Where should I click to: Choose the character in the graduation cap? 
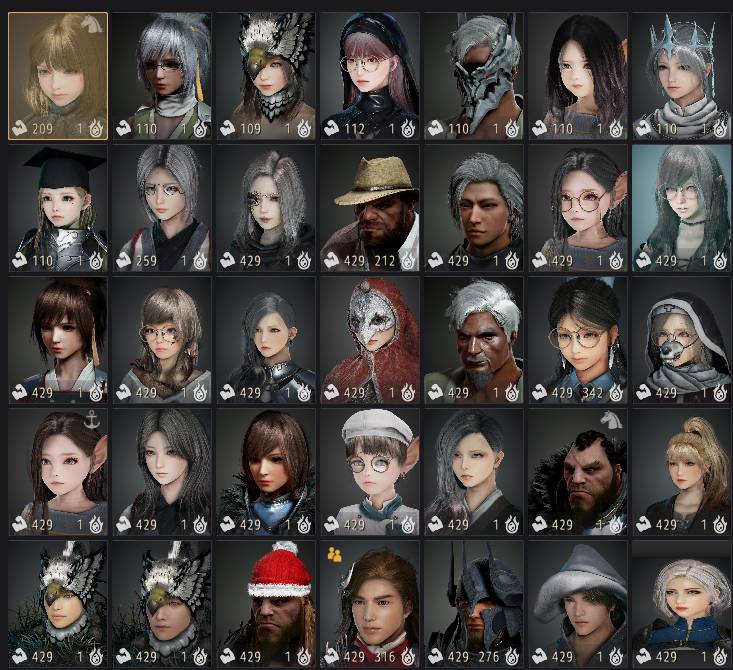pyautogui.click(x=58, y=208)
